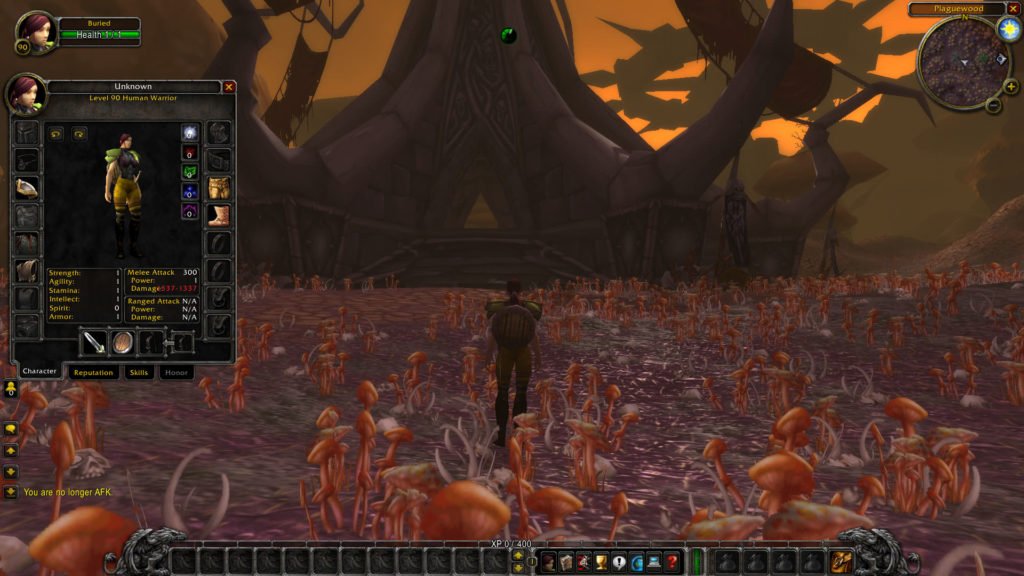Choose the equipped boots slot
The image size is (1024, 576).
[x=219, y=215]
